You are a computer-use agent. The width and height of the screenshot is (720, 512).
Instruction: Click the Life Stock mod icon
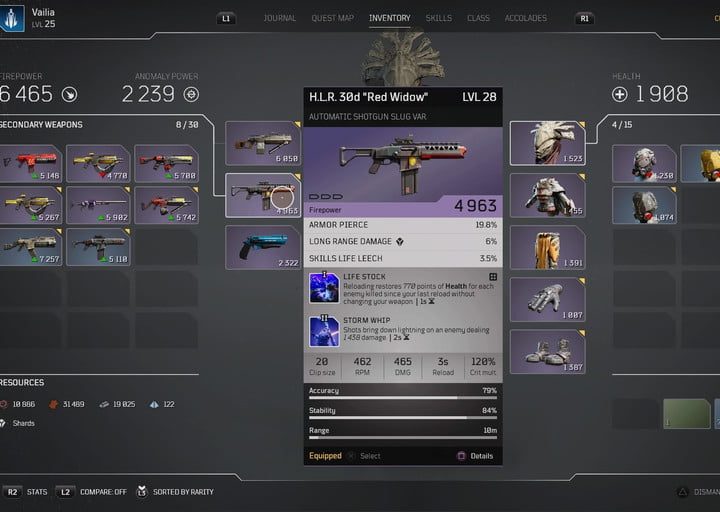(x=323, y=287)
